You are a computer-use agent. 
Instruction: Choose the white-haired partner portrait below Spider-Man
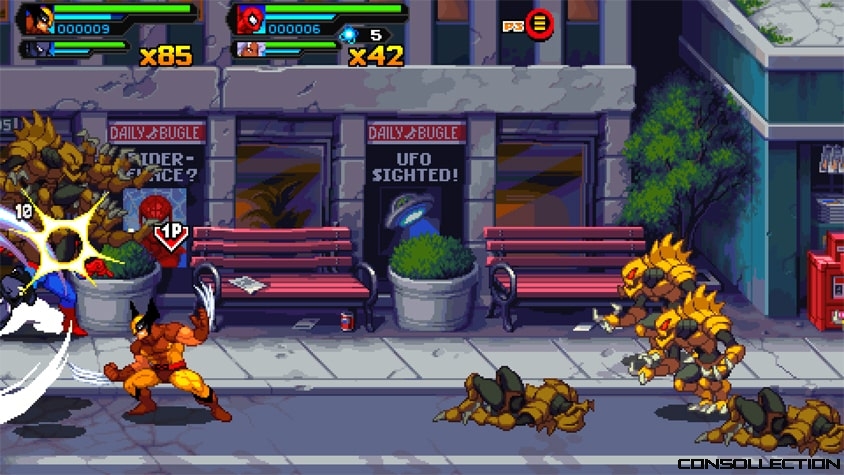248,49
